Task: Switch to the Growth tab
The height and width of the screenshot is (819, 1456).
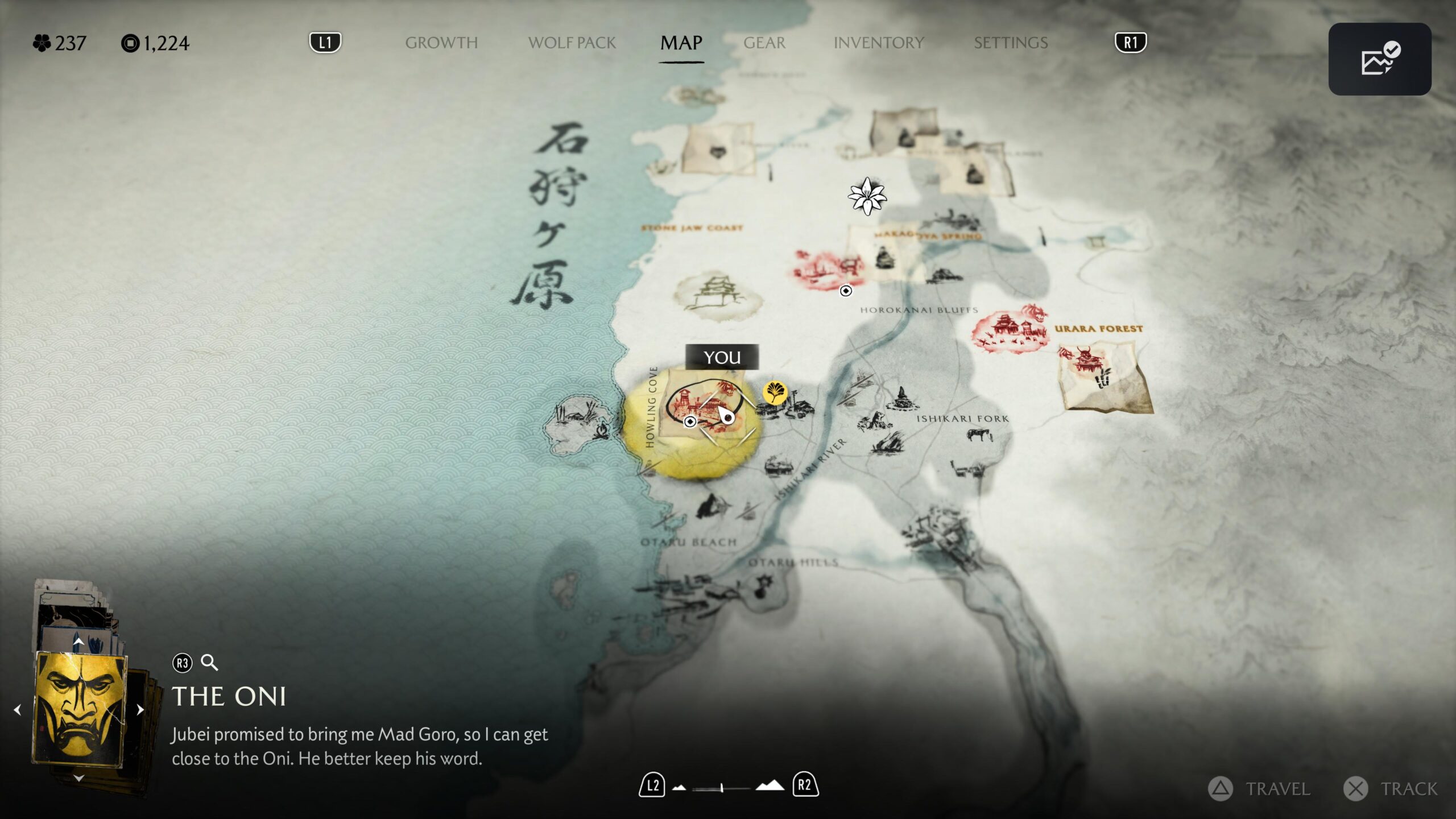Action: coord(441,43)
